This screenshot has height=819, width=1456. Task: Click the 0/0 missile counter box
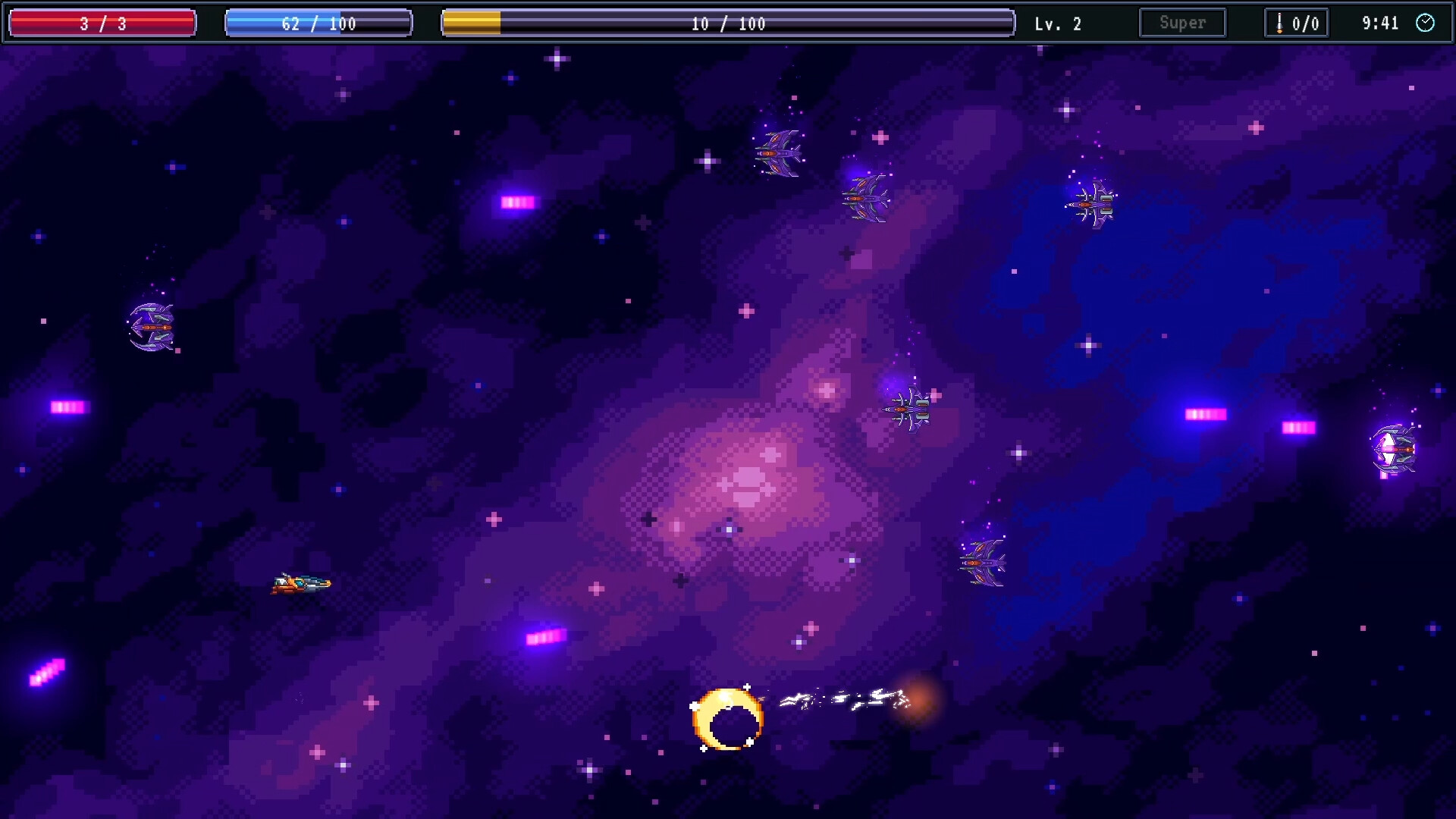[x=1297, y=22]
